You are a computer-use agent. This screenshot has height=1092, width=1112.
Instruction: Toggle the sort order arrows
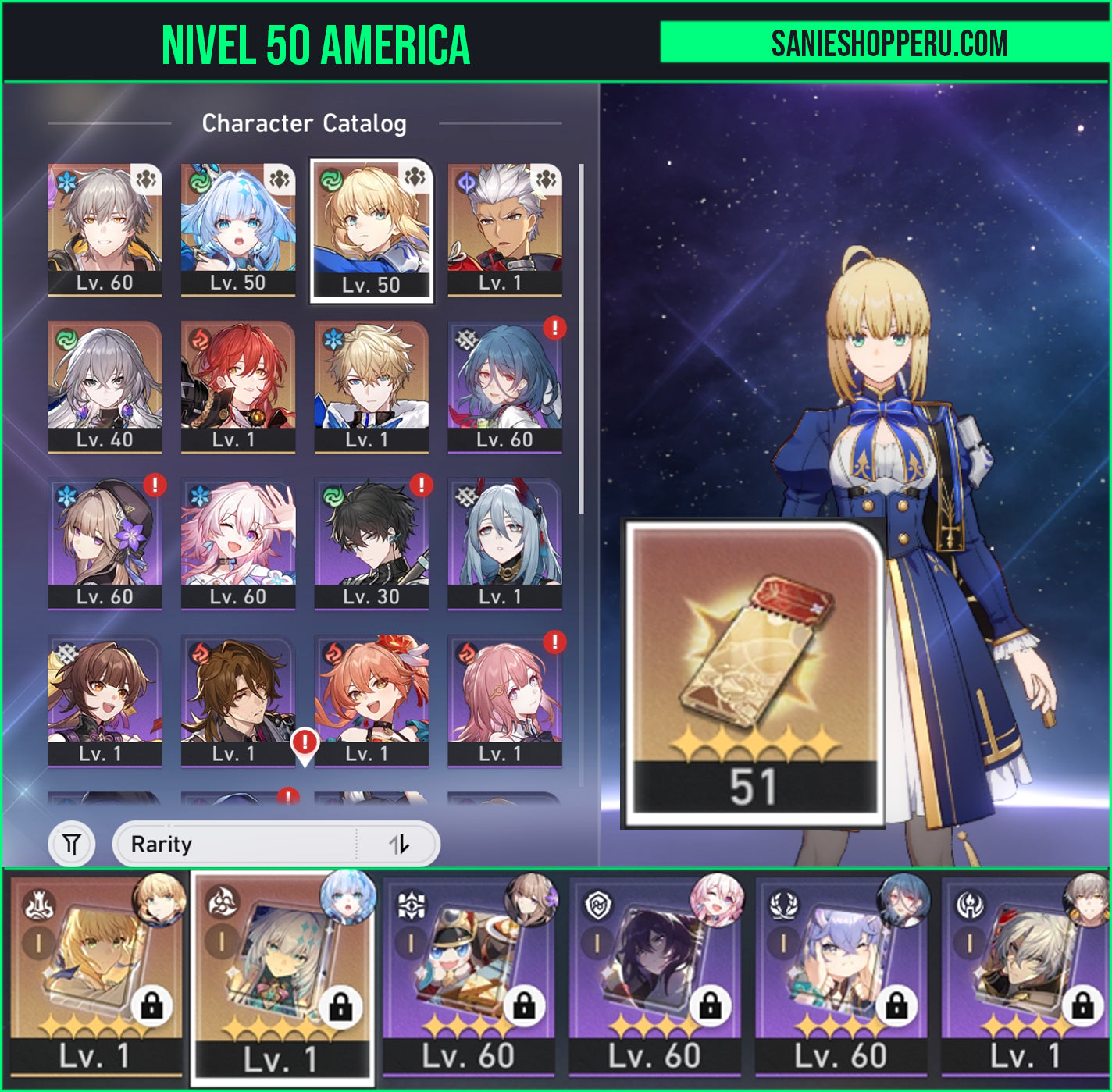[x=399, y=844]
